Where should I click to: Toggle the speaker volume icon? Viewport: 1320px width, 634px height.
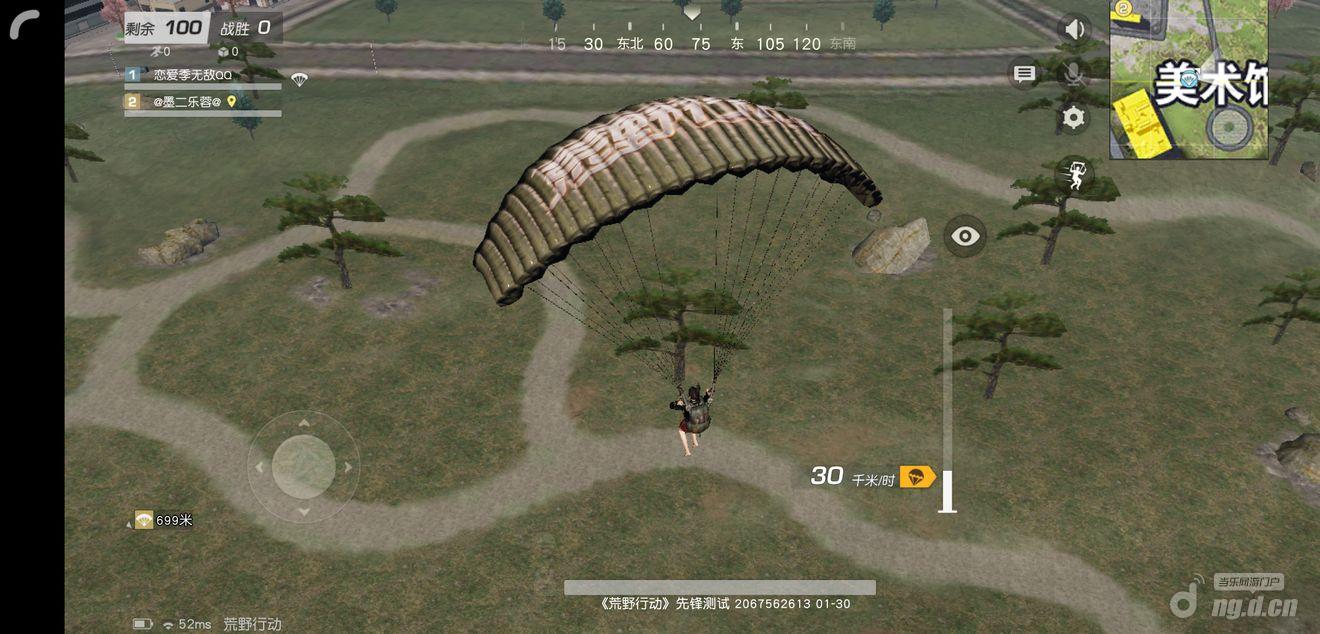(1074, 29)
